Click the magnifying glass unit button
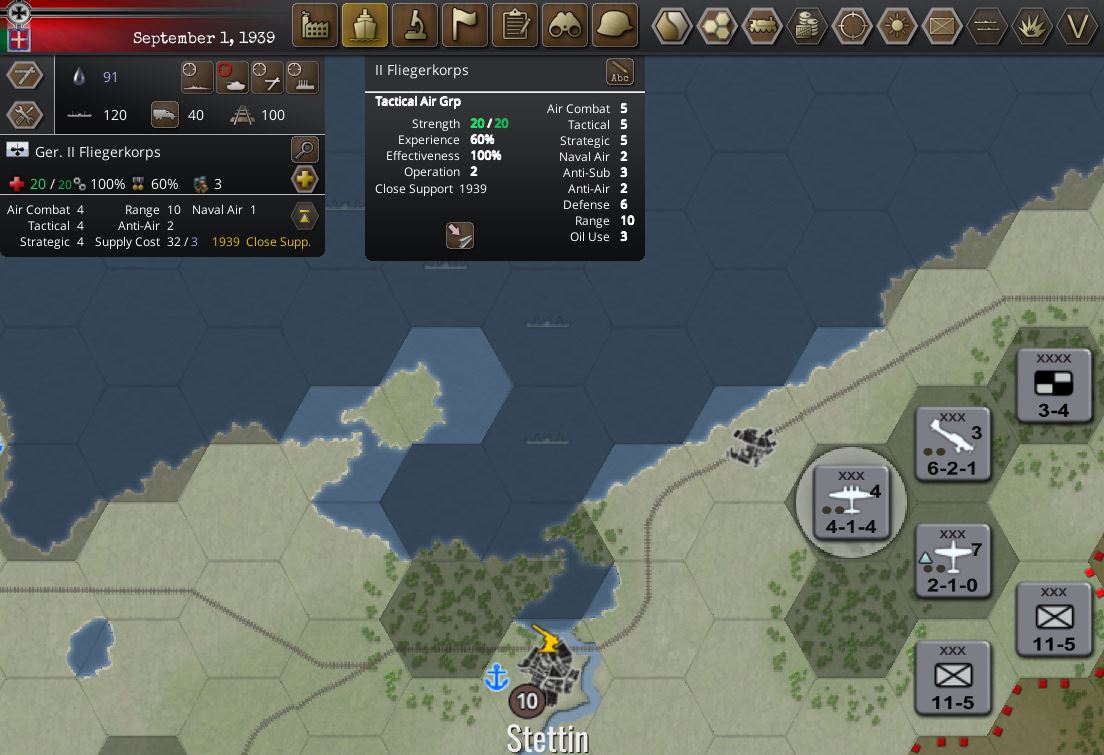The height and width of the screenshot is (755, 1104). pos(305,151)
